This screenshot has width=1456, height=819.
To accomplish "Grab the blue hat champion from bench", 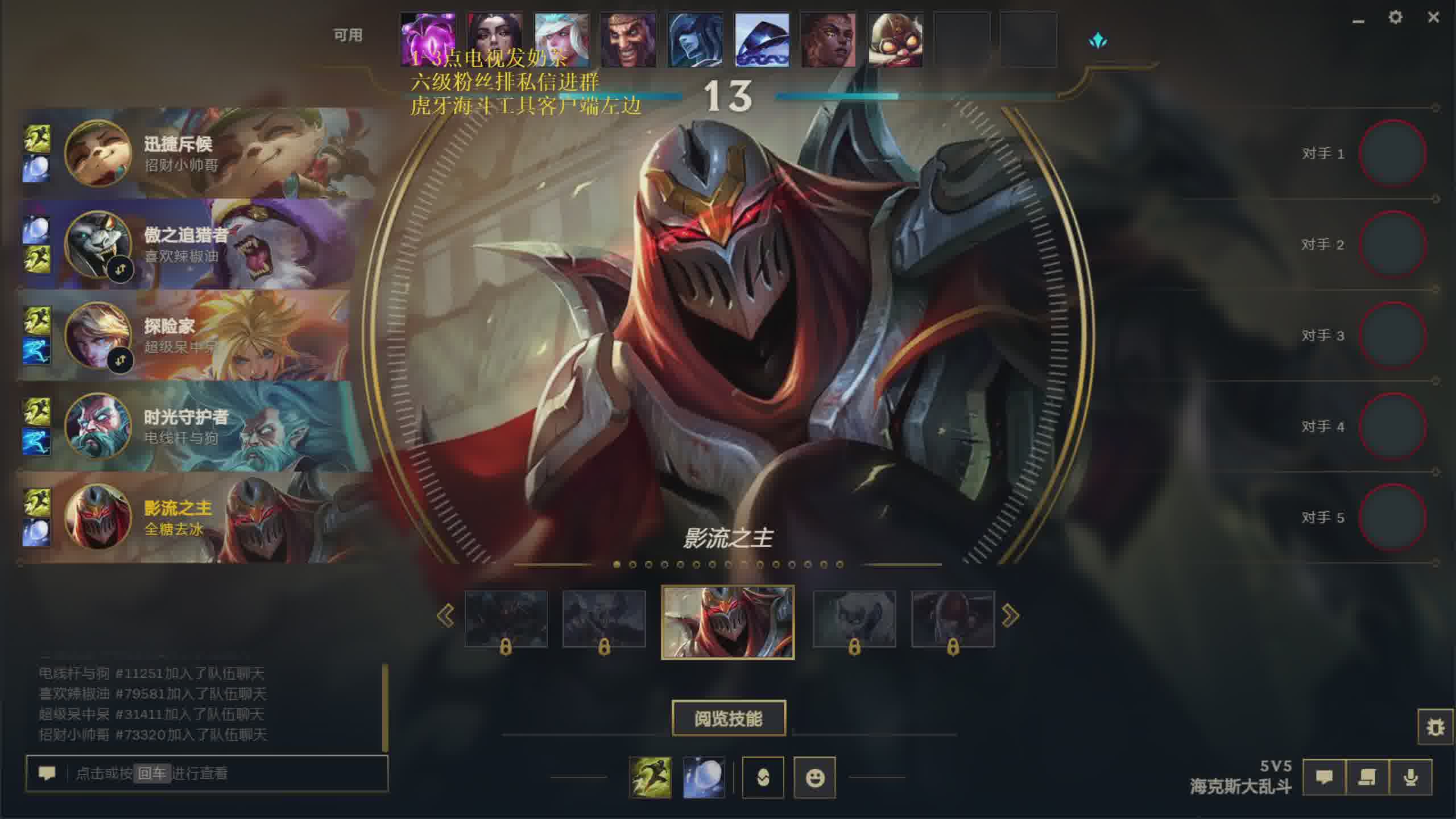I will 762,40.
